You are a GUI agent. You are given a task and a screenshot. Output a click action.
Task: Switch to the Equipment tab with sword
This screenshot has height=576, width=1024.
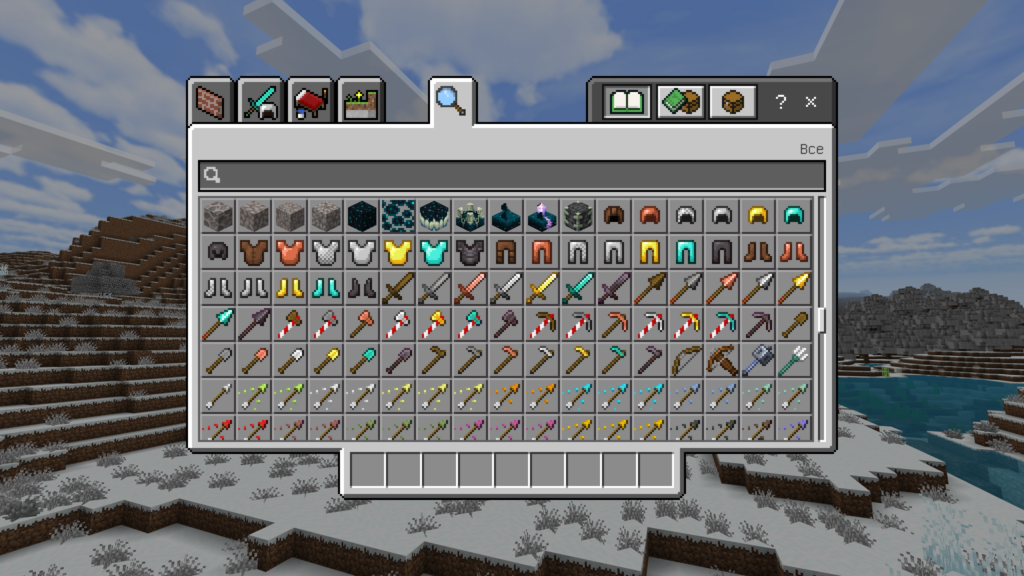(x=261, y=101)
